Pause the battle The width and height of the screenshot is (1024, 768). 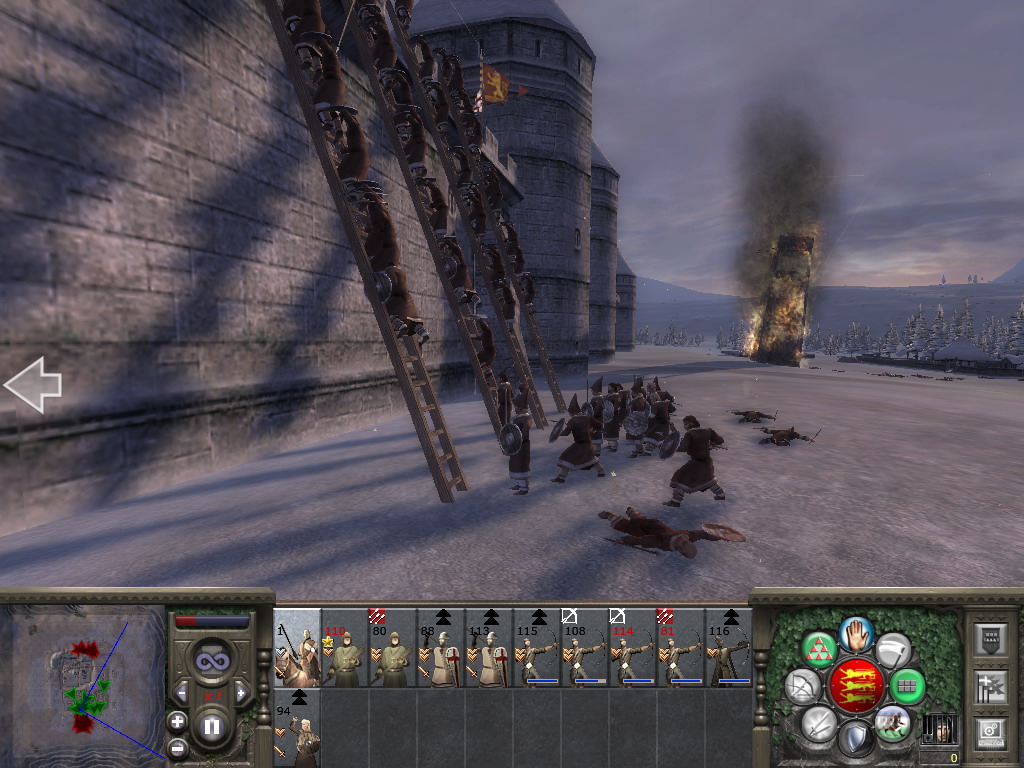pyautogui.click(x=212, y=727)
